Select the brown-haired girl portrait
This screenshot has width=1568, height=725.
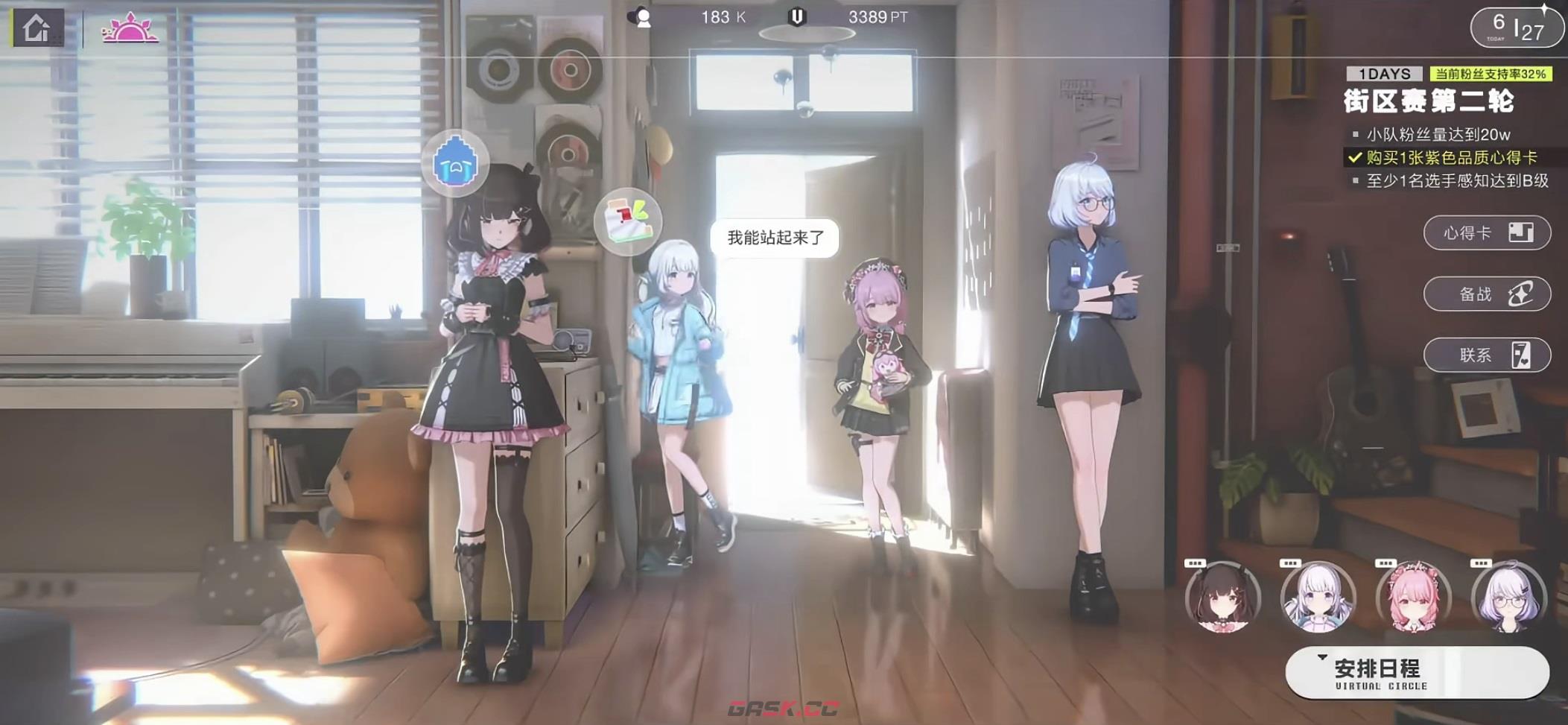[x=1222, y=598]
